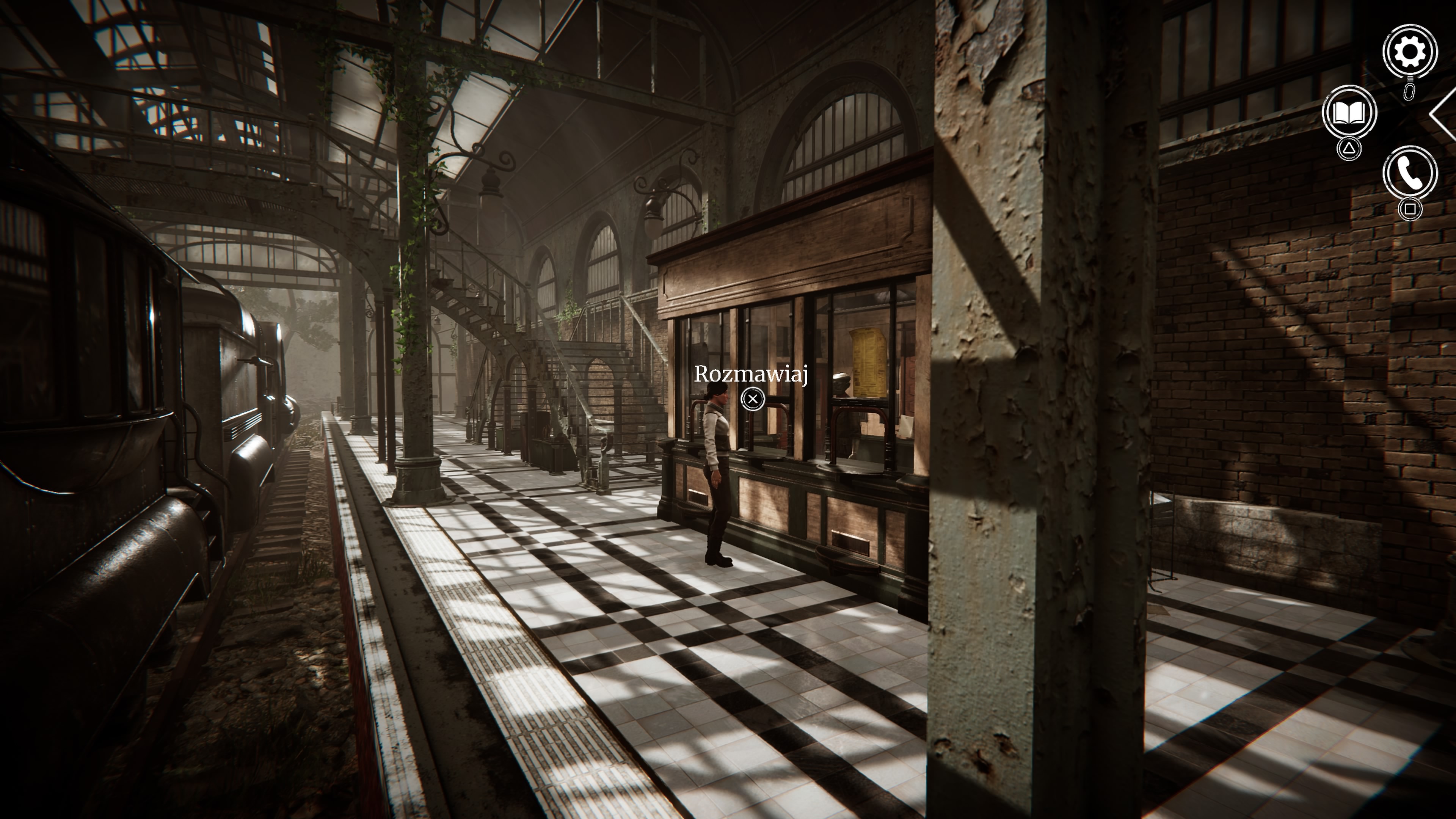Select the Rozmawiaj interaction prompt

[x=752, y=373]
